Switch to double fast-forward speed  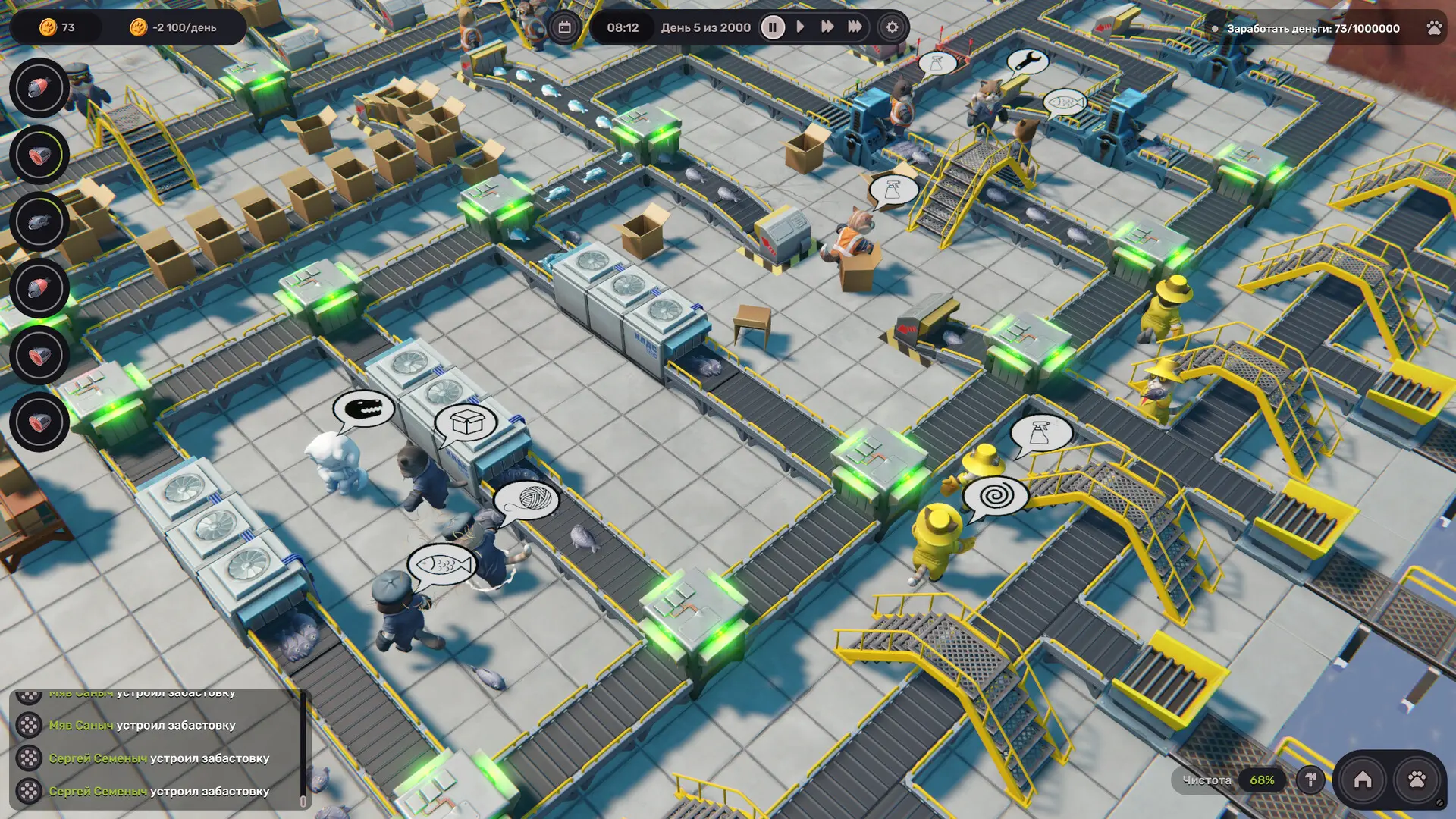click(827, 28)
